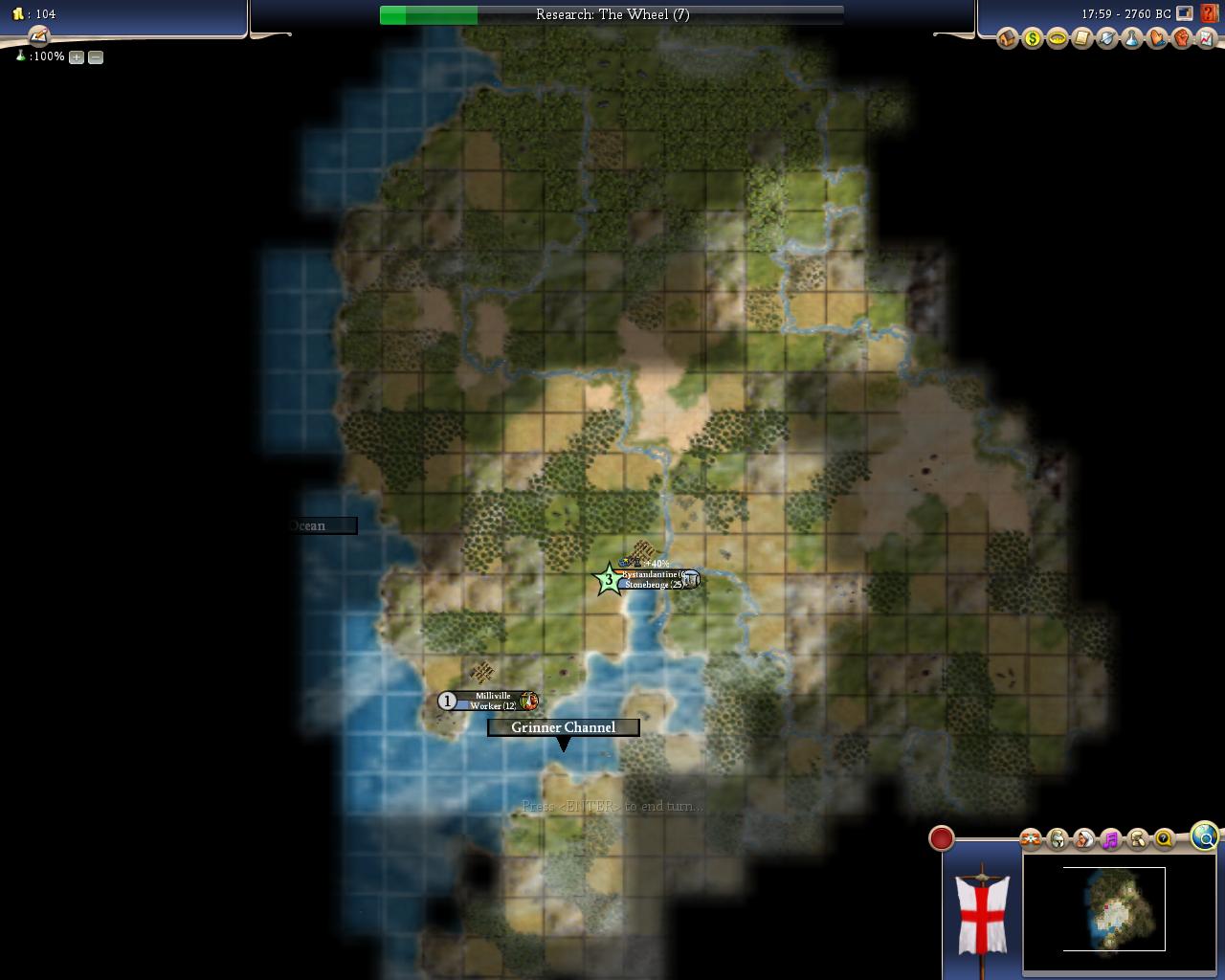Screen dimensions: 1225x980
Task: Open the military advisor shield icon
Action: click(x=1106, y=38)
